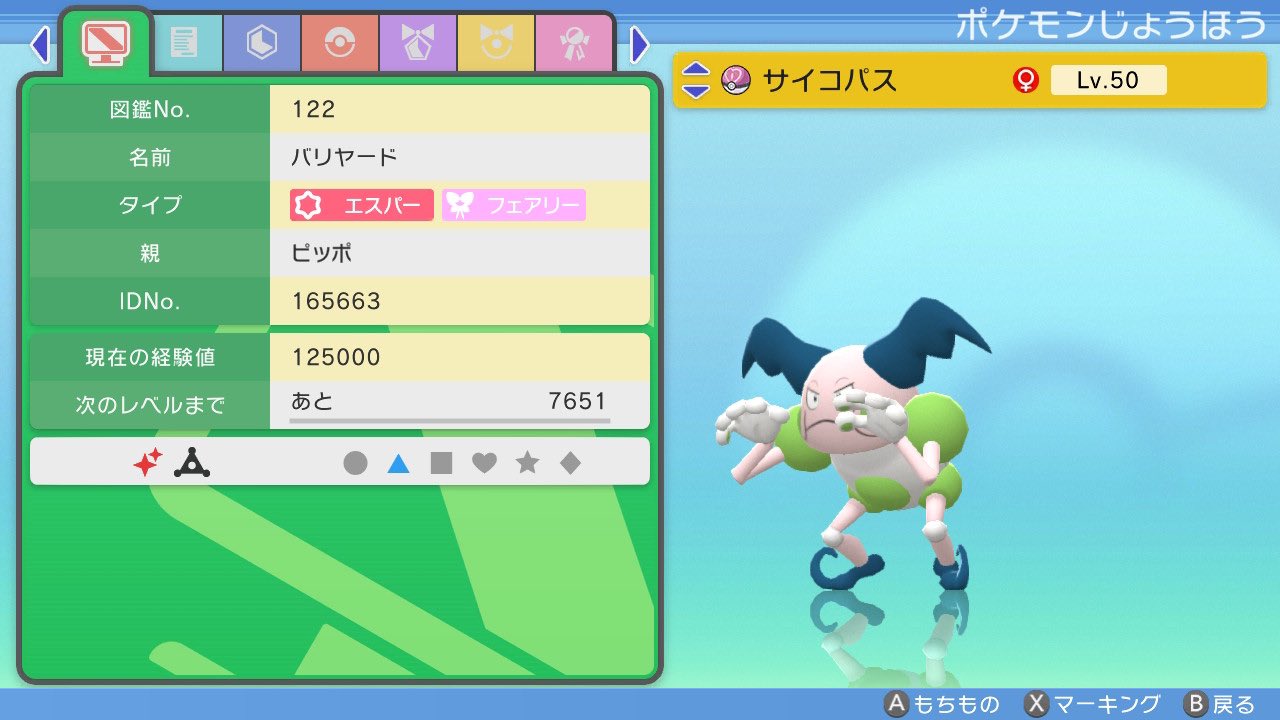
Task: Switch to the purple bow ribbon tab
Action: point(417,44)
